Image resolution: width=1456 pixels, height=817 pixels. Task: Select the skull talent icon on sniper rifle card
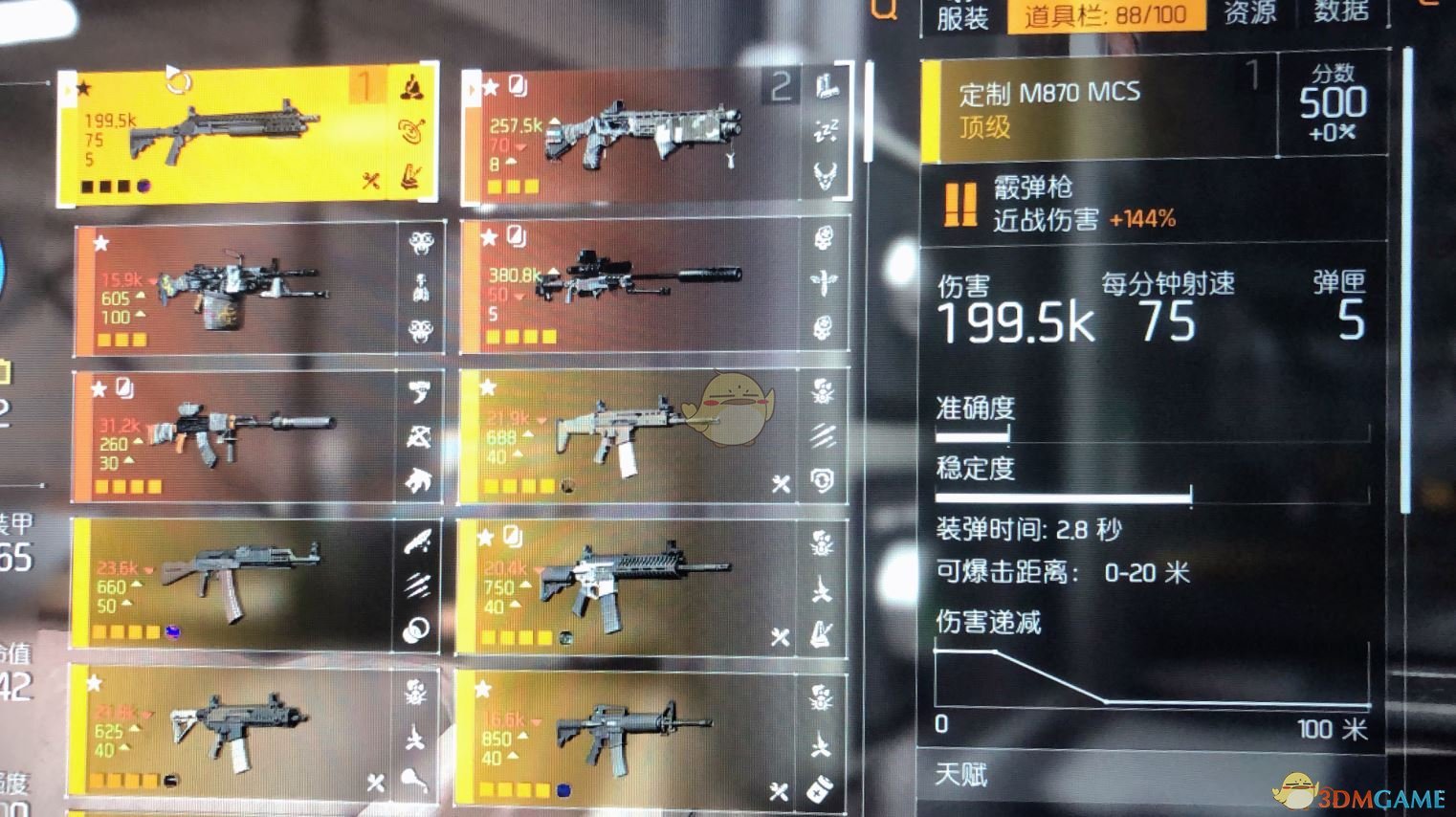823,237
